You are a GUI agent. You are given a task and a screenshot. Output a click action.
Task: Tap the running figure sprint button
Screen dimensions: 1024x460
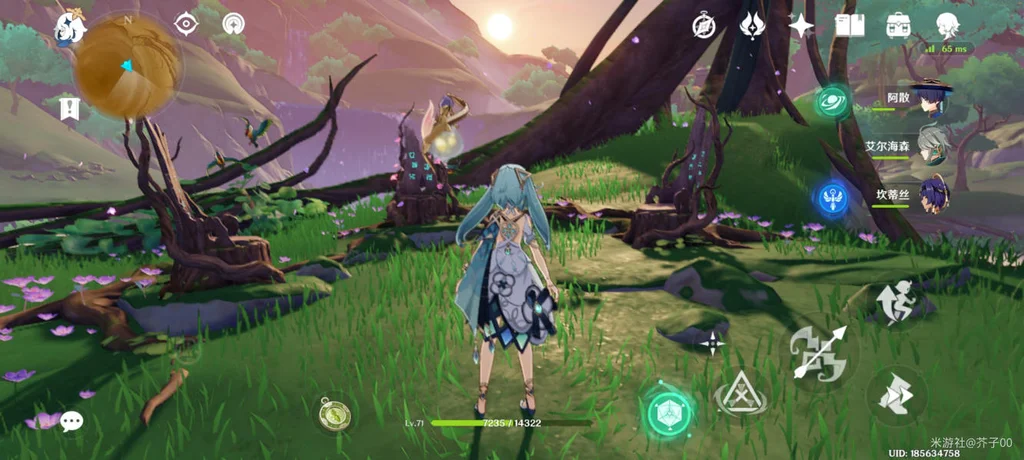[x=896, y=304]
